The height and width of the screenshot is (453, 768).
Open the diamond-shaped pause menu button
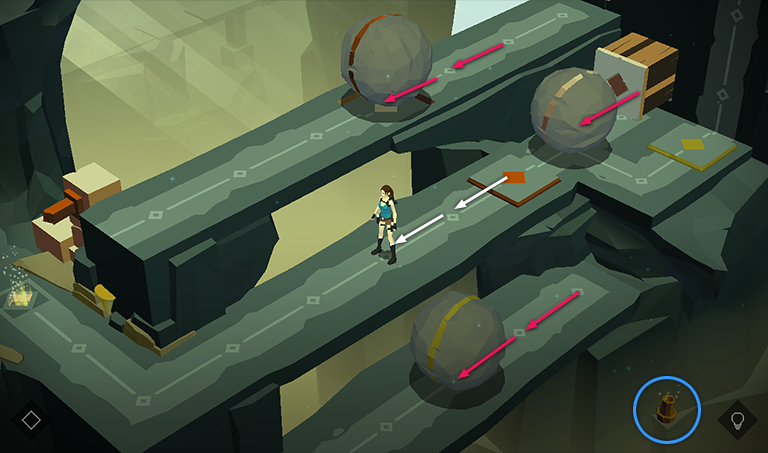point(31,419)
